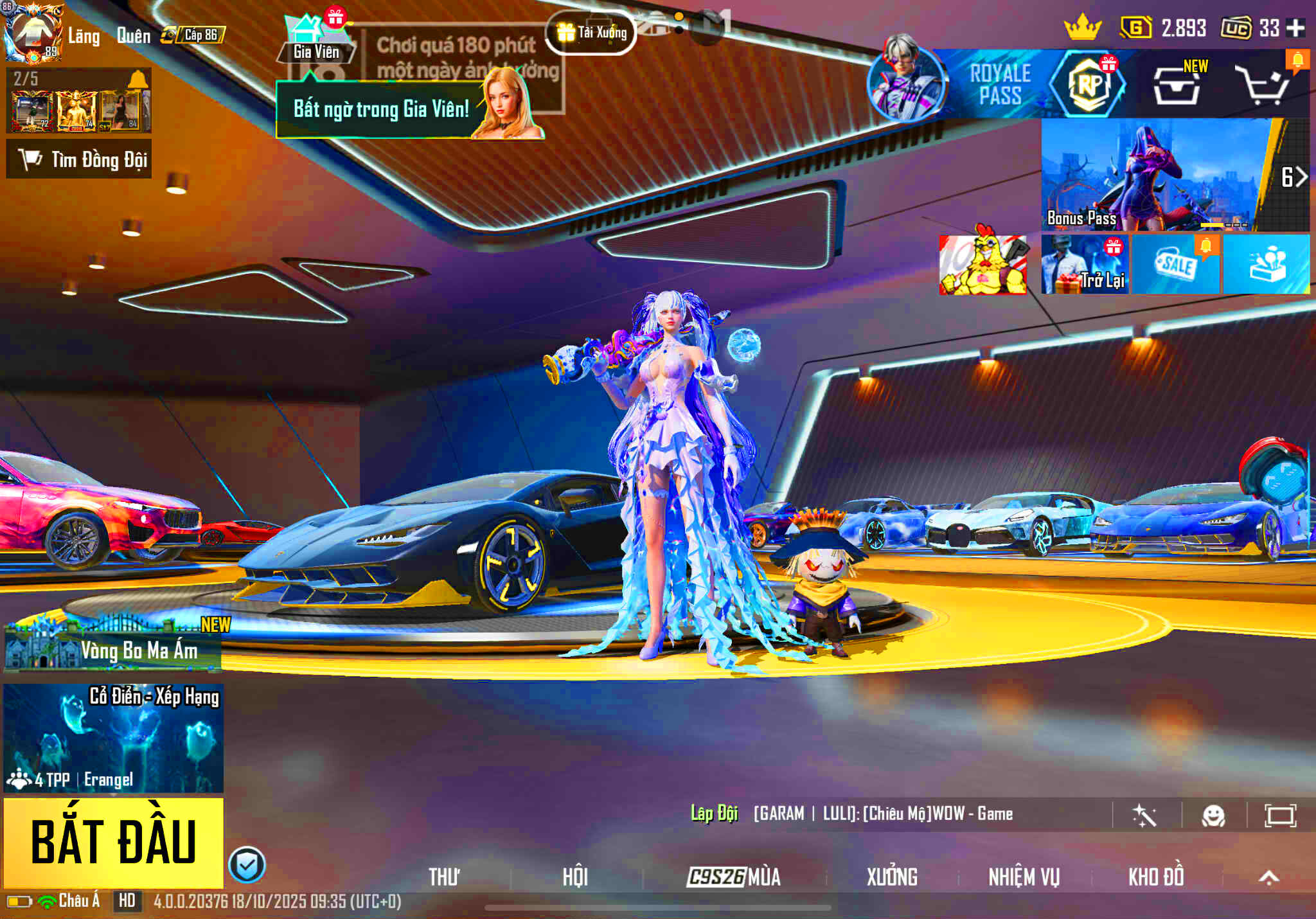The image size is (1316, 919).
Task: Open NHIỆM VỤ missions menu
Action: [1024, 877]
